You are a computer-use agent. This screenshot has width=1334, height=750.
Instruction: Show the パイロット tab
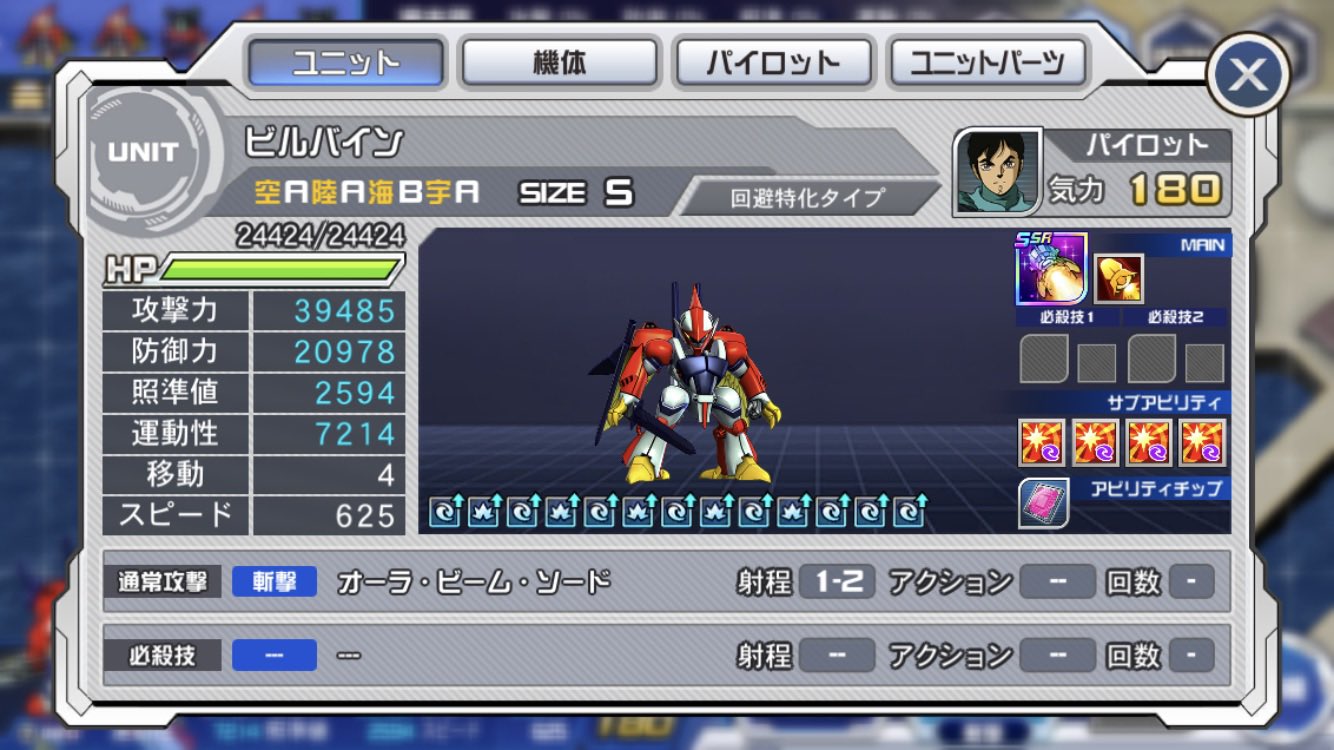(x=774, y=63)
